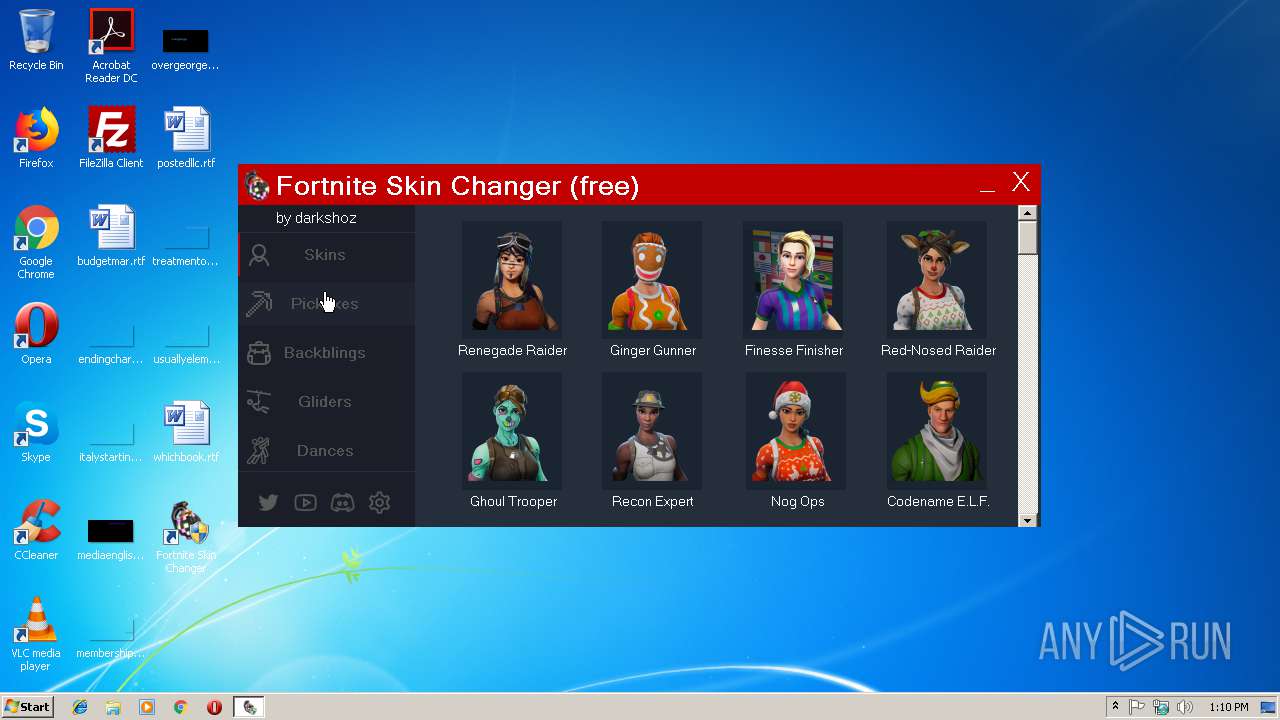Open the settings gear icon

(379, 503)
